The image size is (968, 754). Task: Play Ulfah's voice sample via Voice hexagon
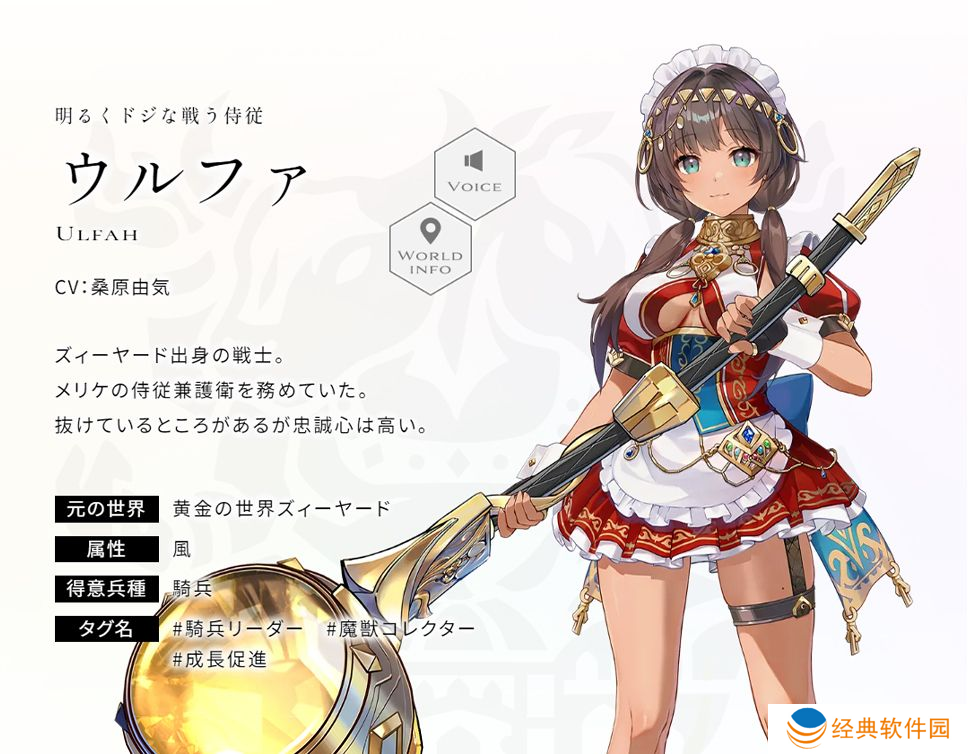point(474,173)
